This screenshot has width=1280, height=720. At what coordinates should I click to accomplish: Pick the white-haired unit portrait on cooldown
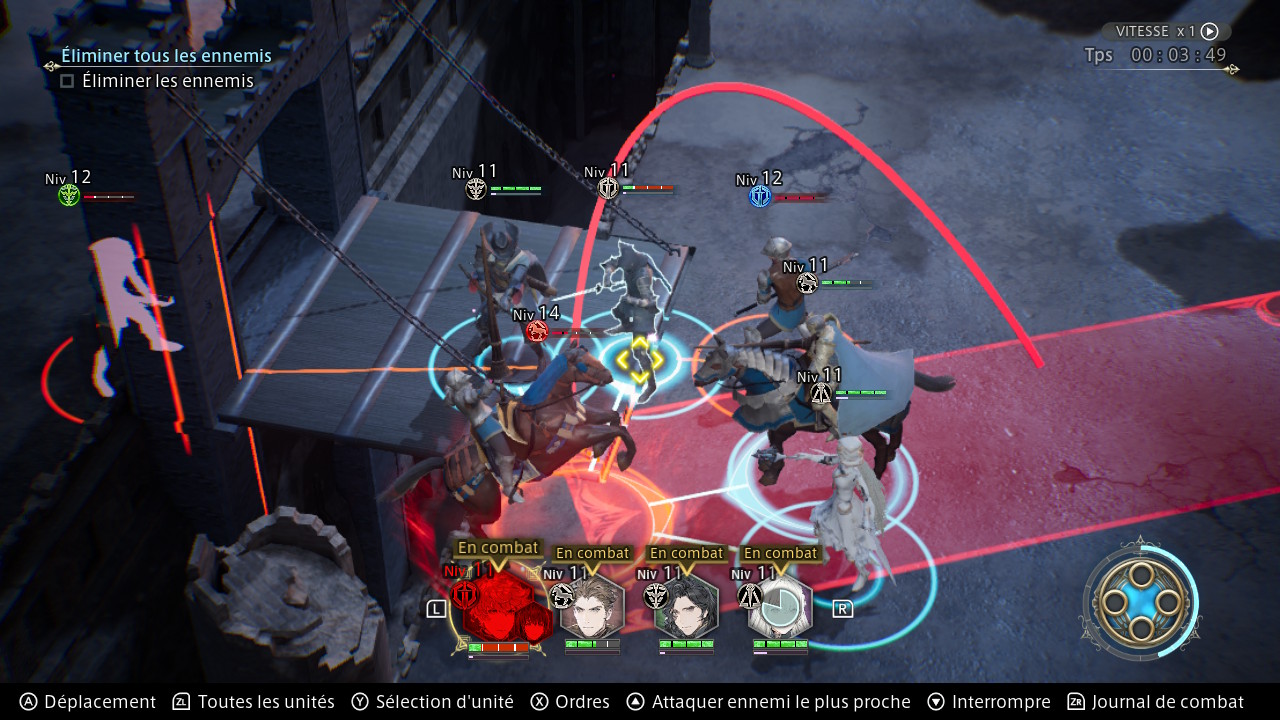(x=781, y=607)
